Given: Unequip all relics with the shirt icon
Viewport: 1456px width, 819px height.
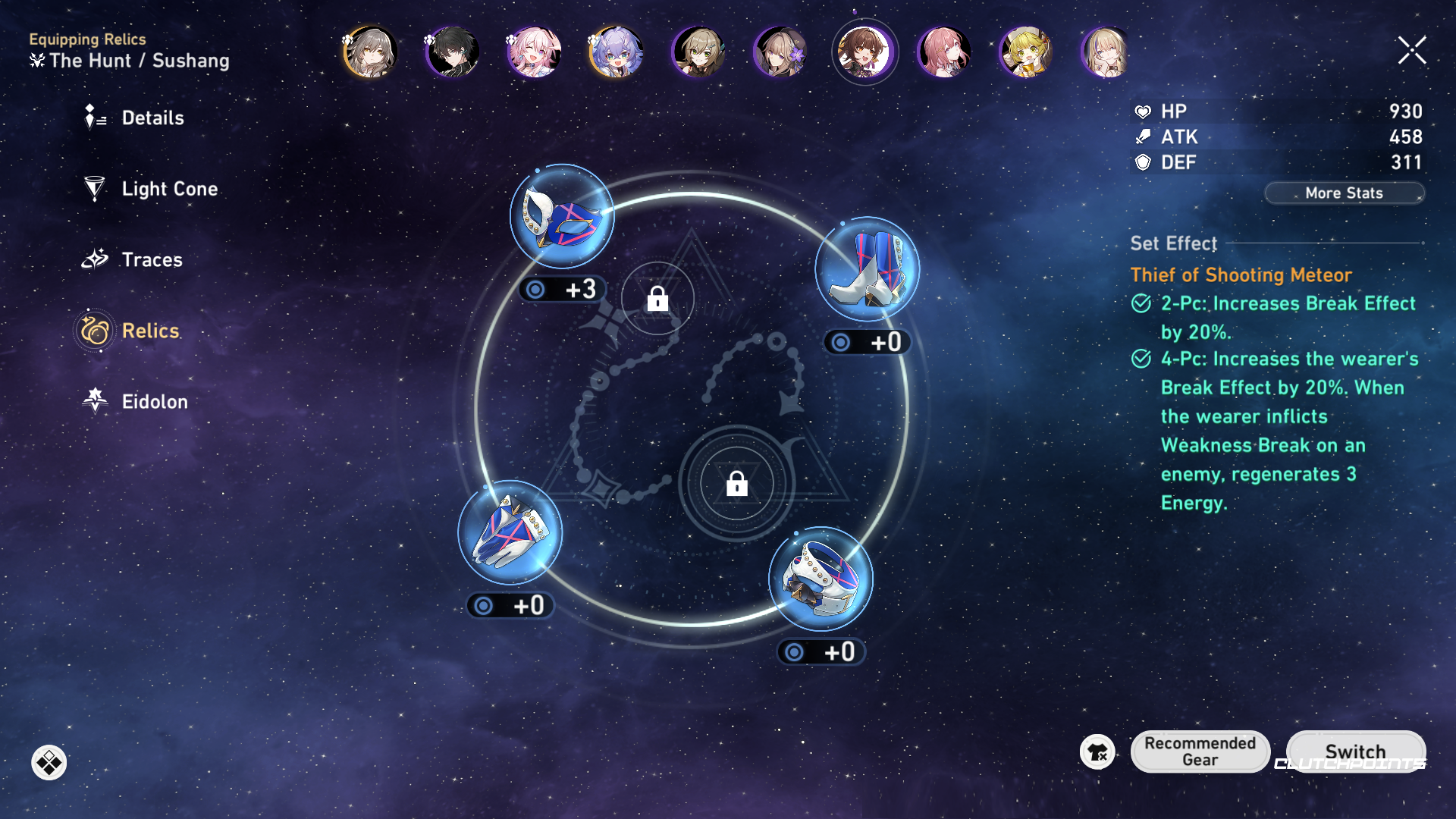Looking at the screenshot, I should (x=1097, y=752).
